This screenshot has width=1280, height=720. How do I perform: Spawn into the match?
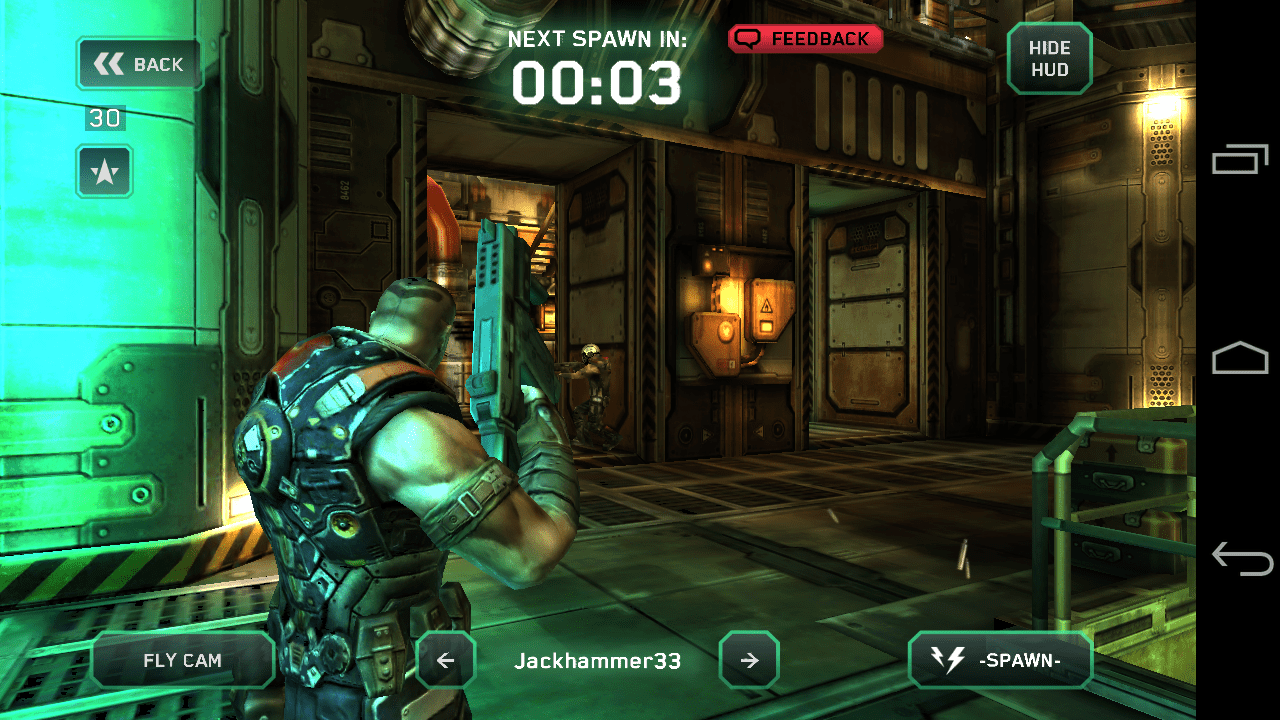[x=1000, y=660]
